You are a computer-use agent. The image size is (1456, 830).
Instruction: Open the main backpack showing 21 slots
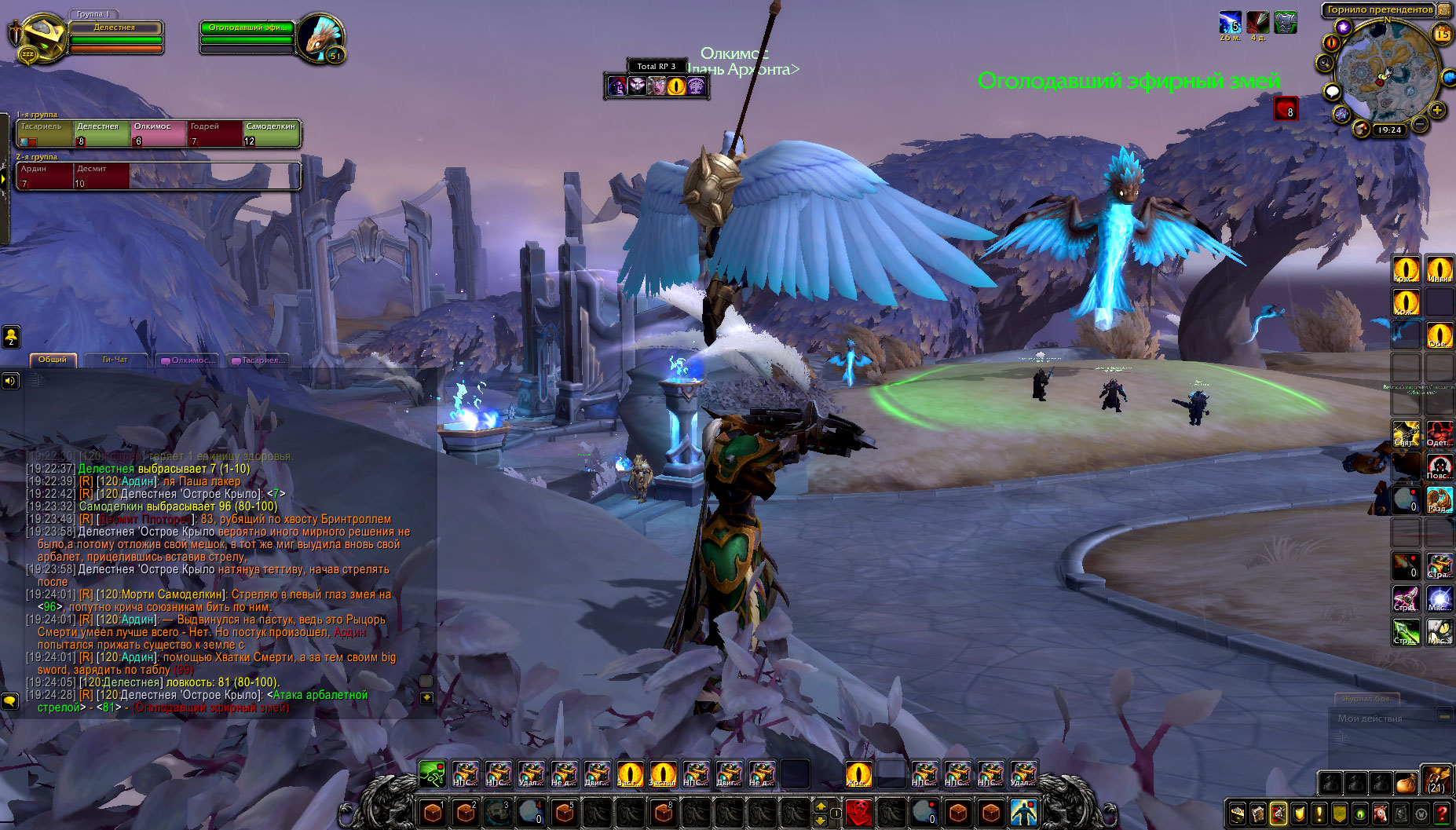tap(1436, 781)
